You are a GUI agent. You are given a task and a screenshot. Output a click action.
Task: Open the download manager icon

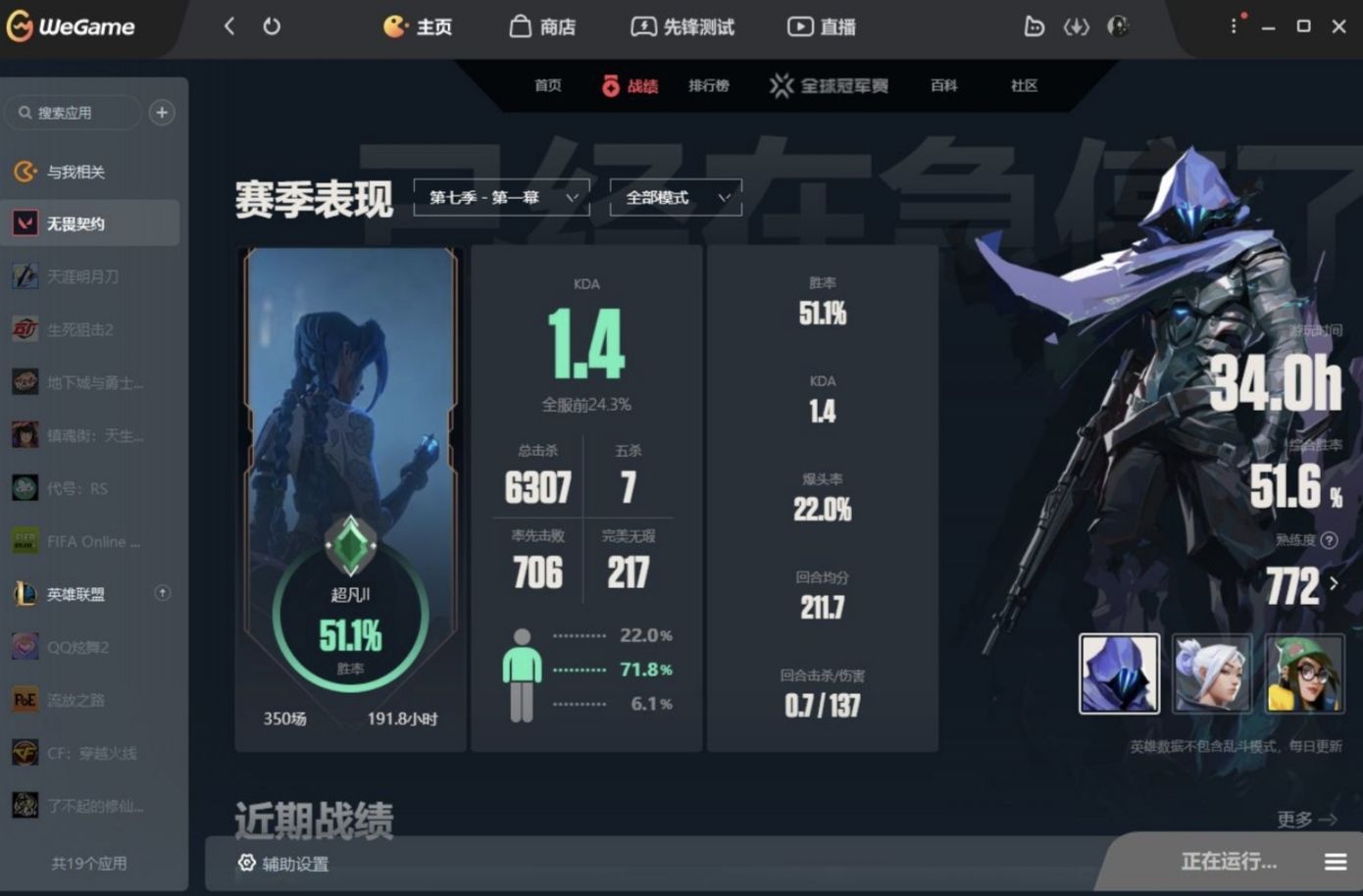coord(1076,26)
